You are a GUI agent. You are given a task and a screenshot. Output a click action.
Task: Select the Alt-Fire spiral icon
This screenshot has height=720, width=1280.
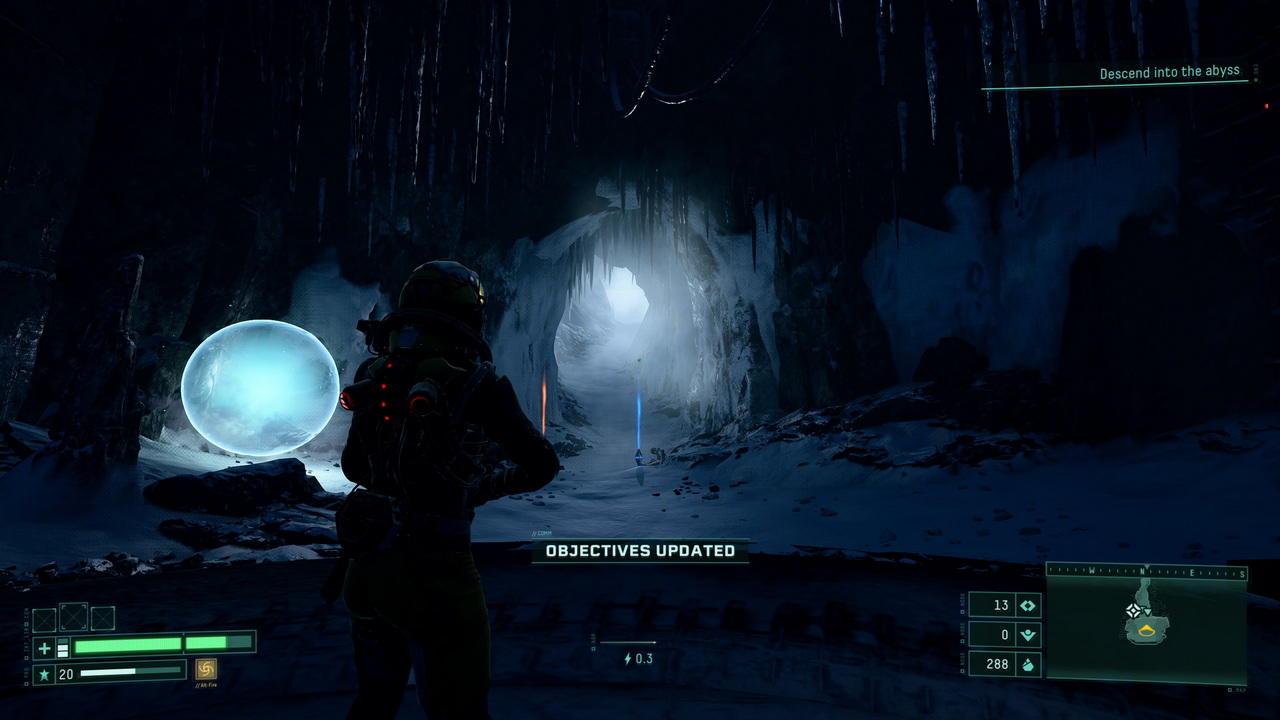[x=206, y=669]
